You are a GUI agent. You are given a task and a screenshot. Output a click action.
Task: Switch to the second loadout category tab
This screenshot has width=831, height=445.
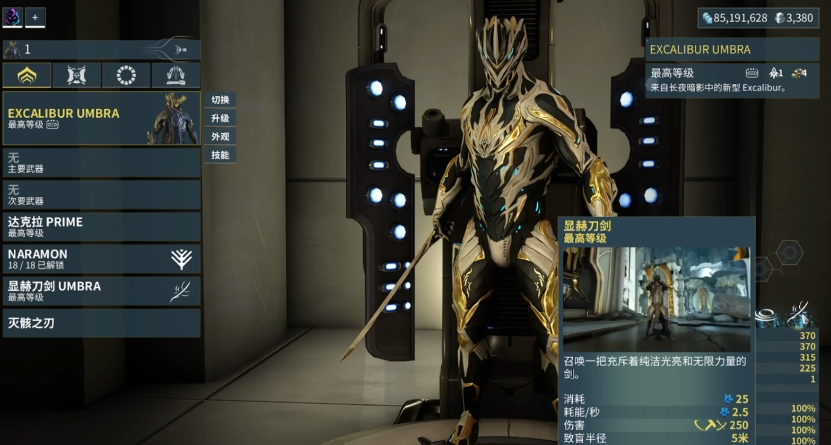(x=77, y=76)
